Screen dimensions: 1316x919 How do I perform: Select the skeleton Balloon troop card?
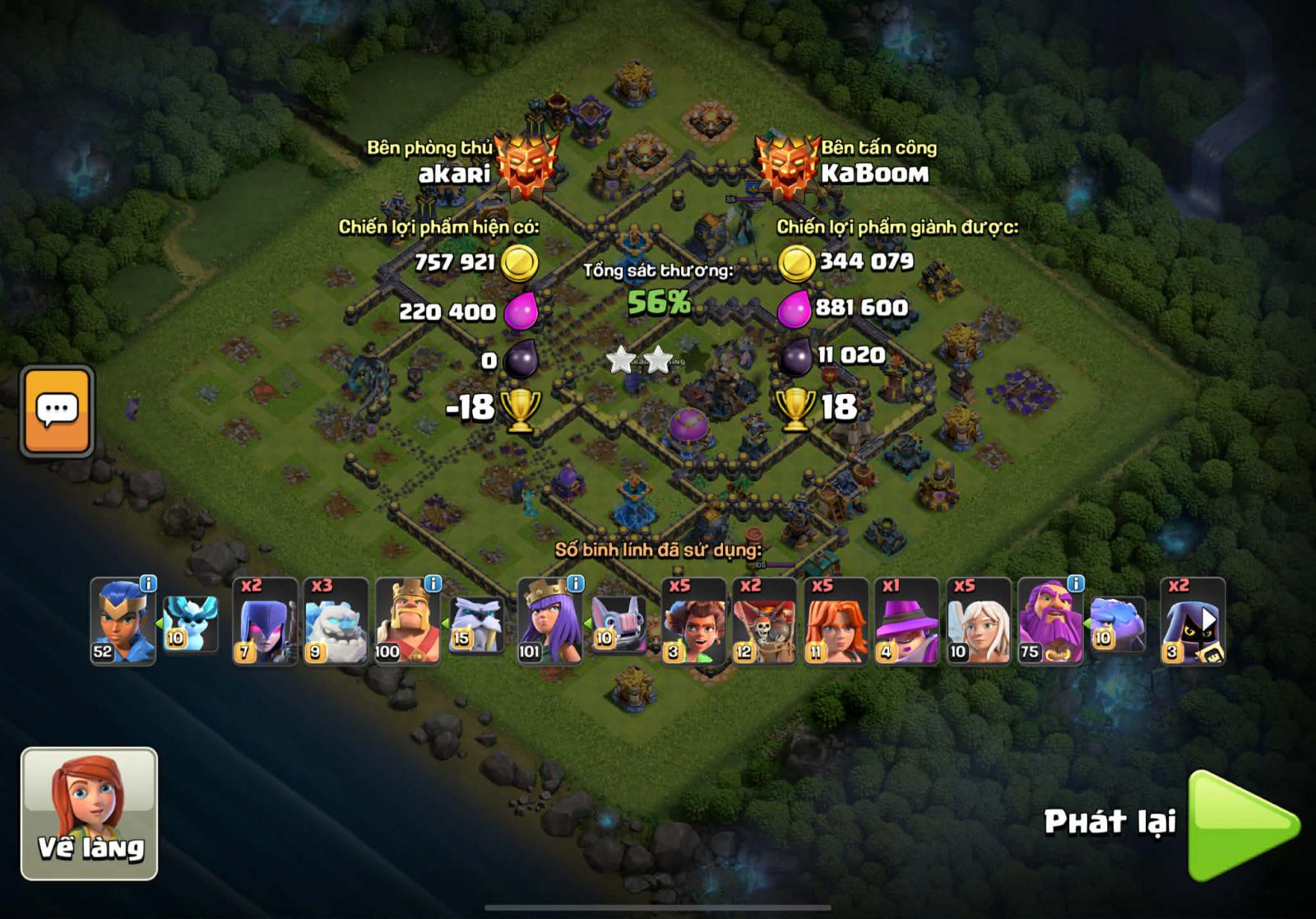tap(764, 621)
